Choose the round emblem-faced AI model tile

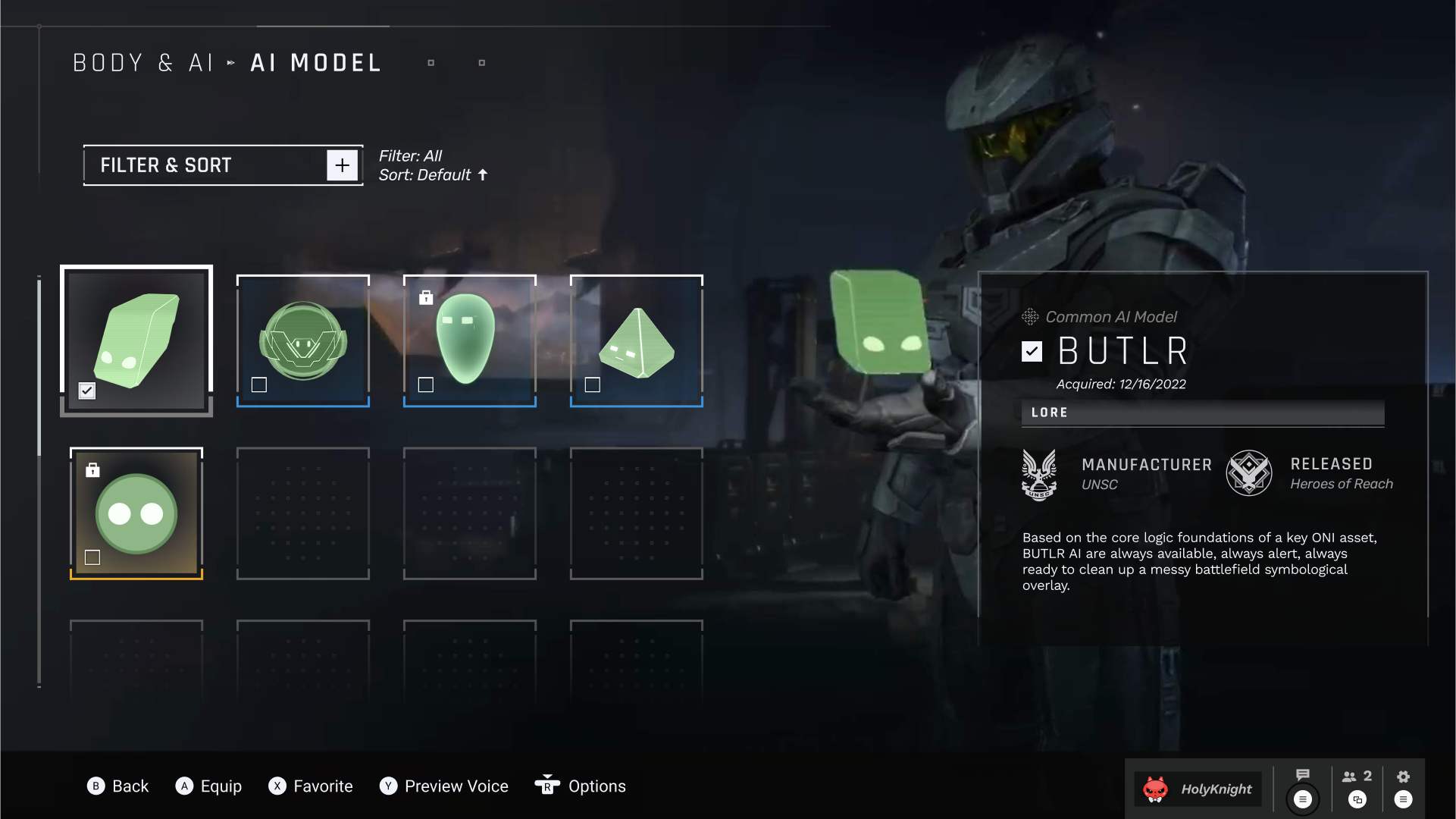[303, 341]
